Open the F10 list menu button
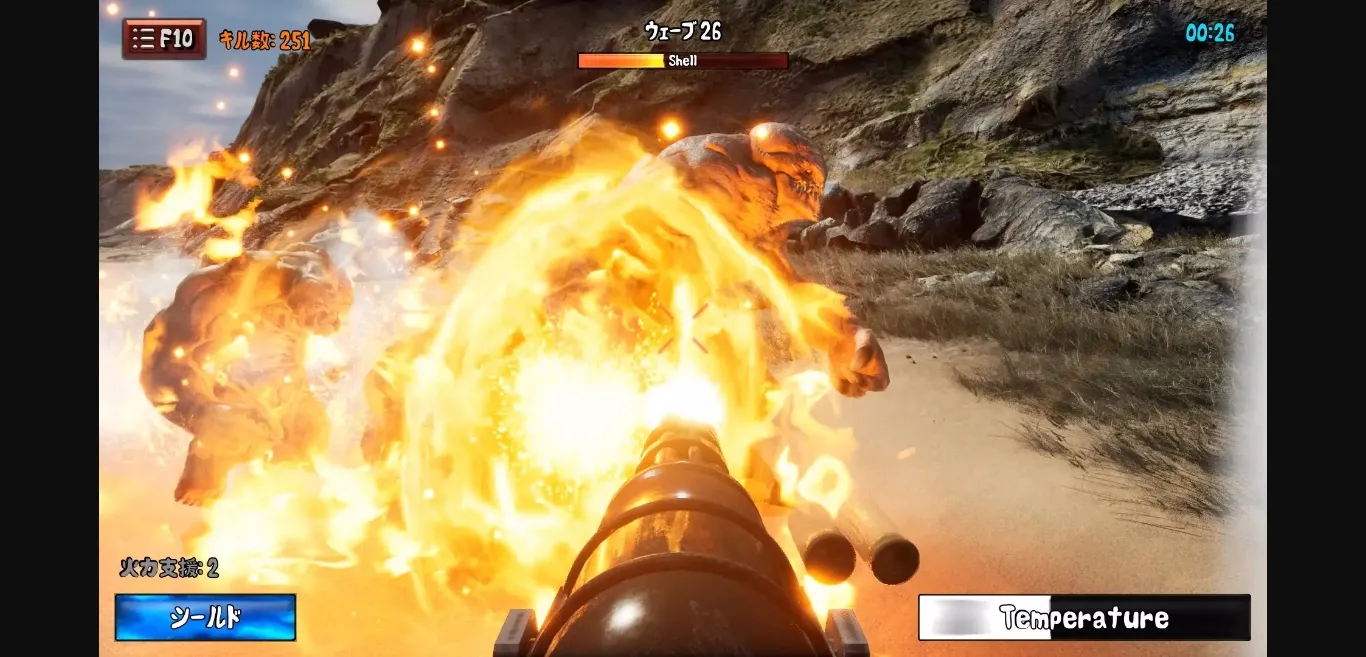This screenshot has height=657, width=1366. click(164, 39)
